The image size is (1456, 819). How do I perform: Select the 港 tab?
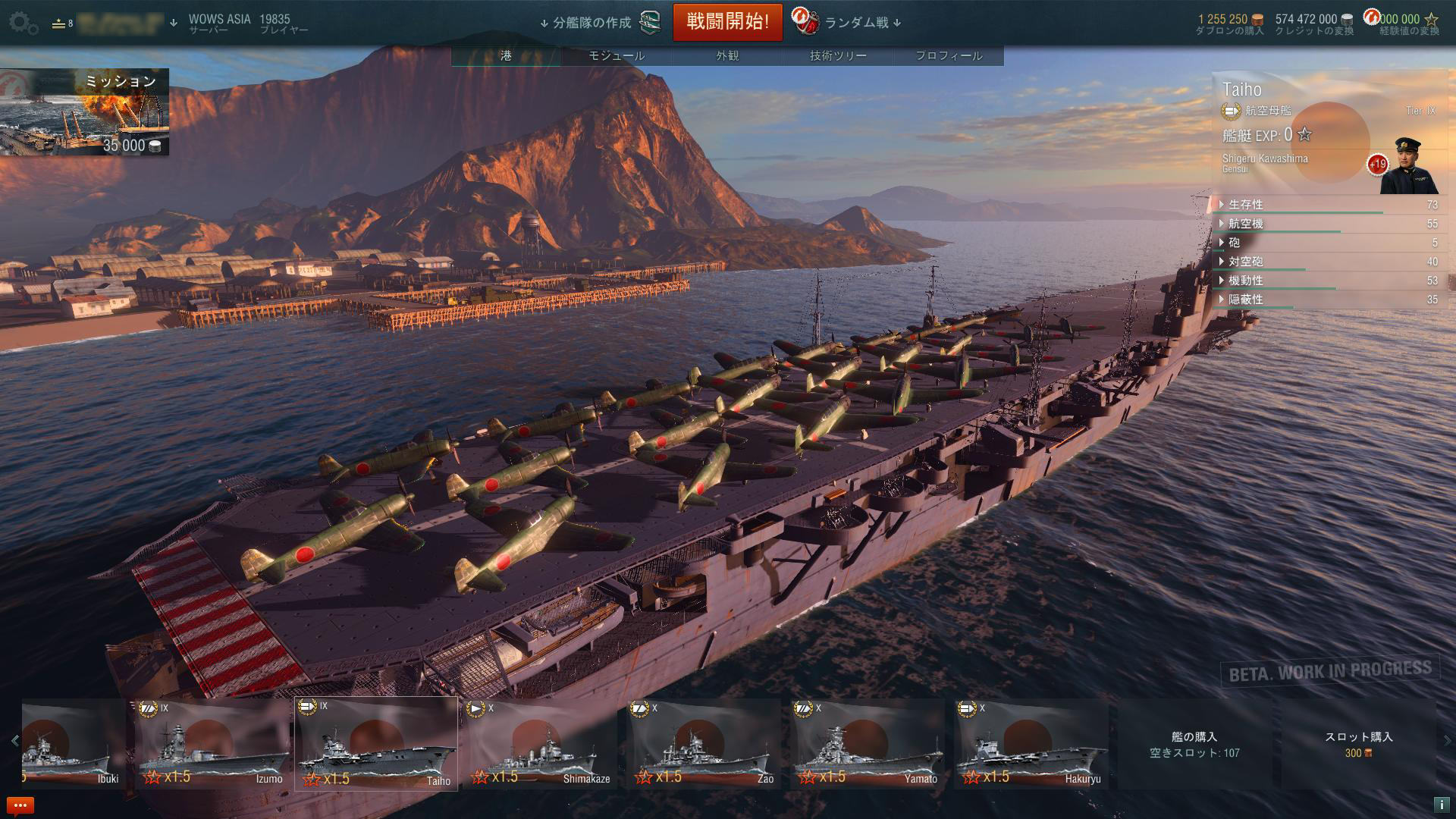506,55
